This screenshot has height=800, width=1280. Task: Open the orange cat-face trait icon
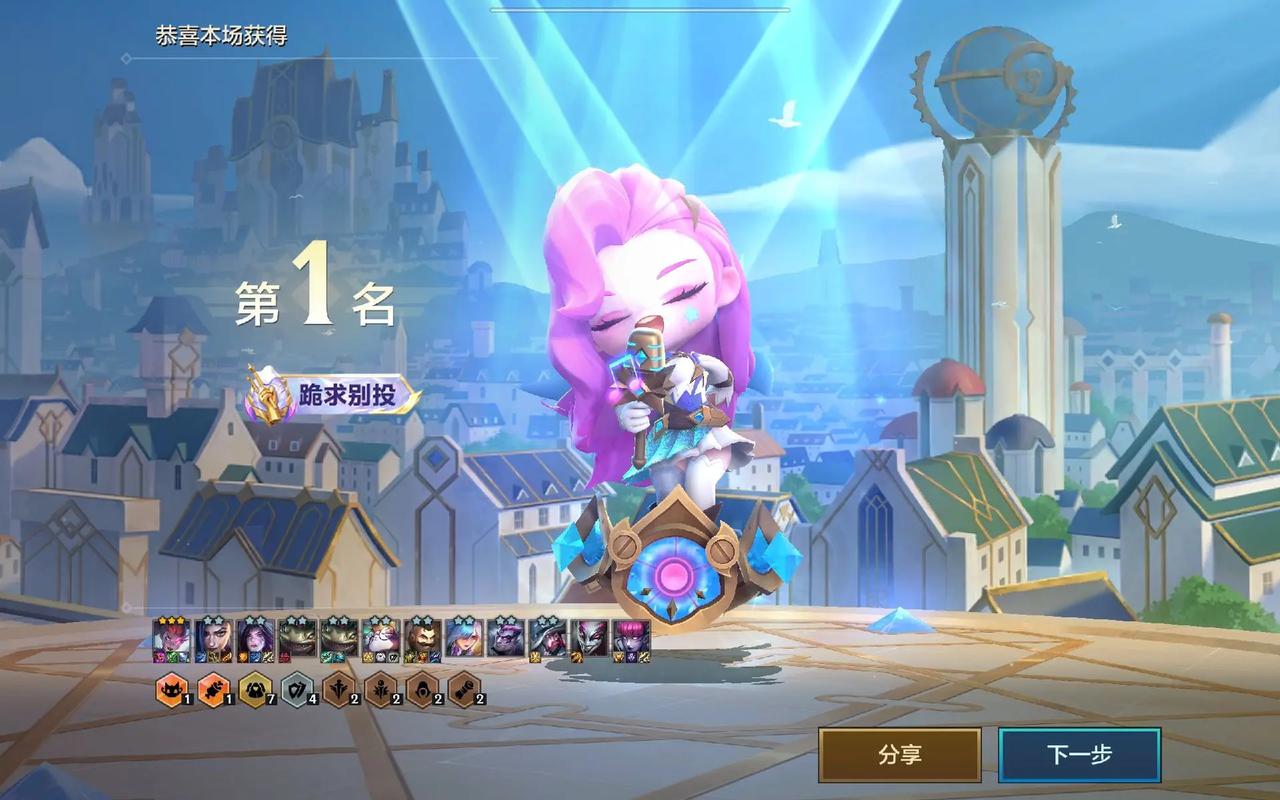tap(171, 689)
